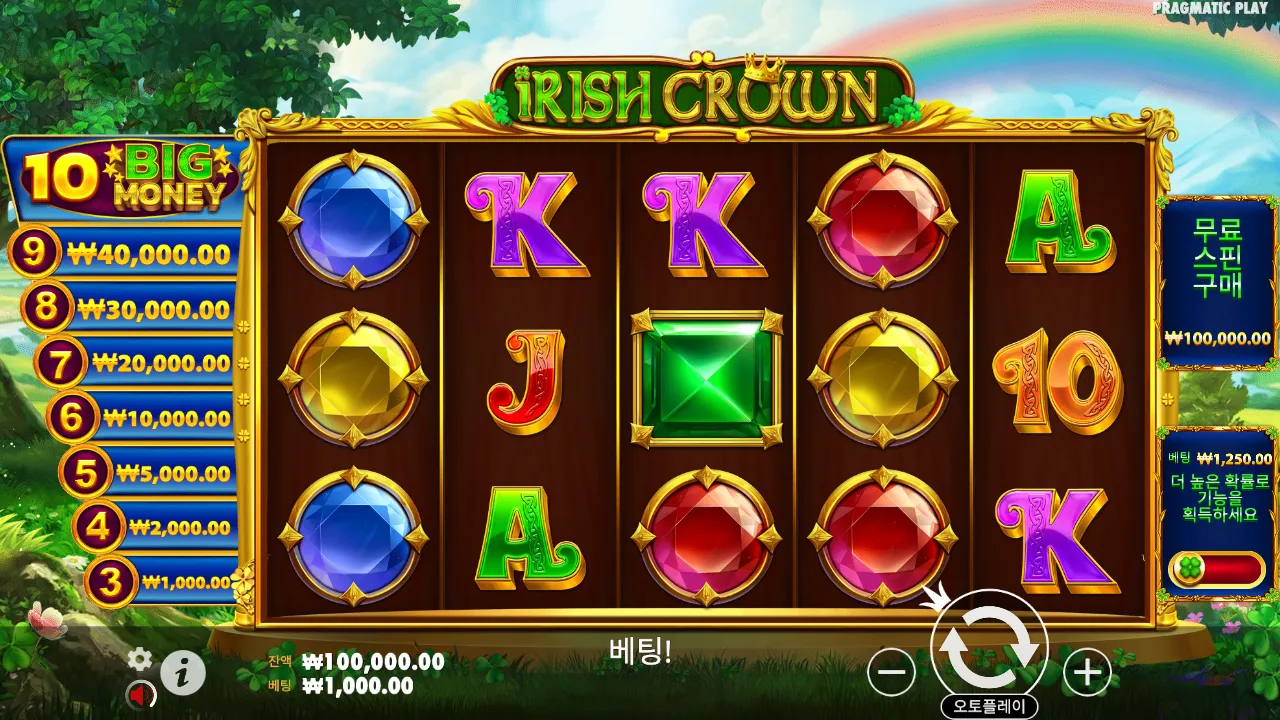Open the 오토플레이 autoplay panel
The width and height of the screenshot is (1280, 720).
pyautogui.click(x=989, y=703)
